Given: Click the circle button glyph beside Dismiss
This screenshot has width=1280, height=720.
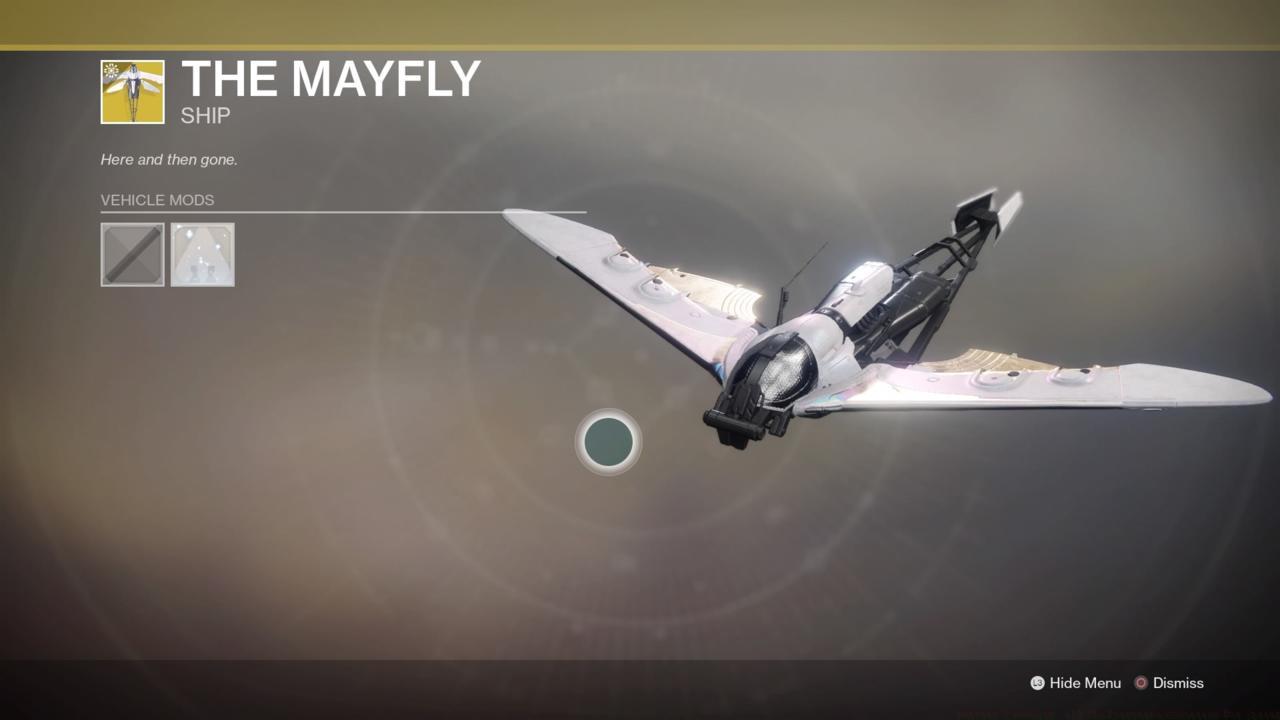Looking at the screenshot, I should 1141,683.
